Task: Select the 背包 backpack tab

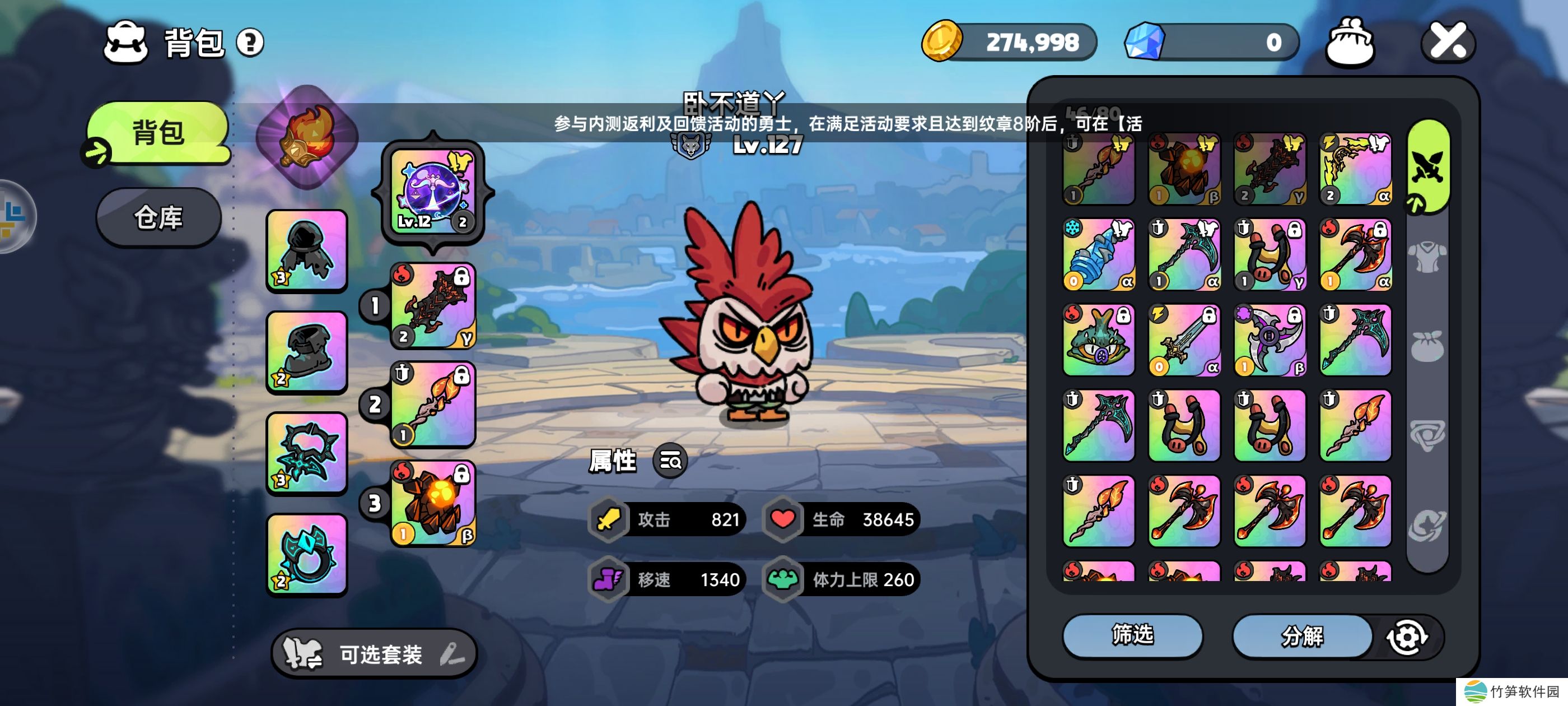Action: (x=158, y=132)
